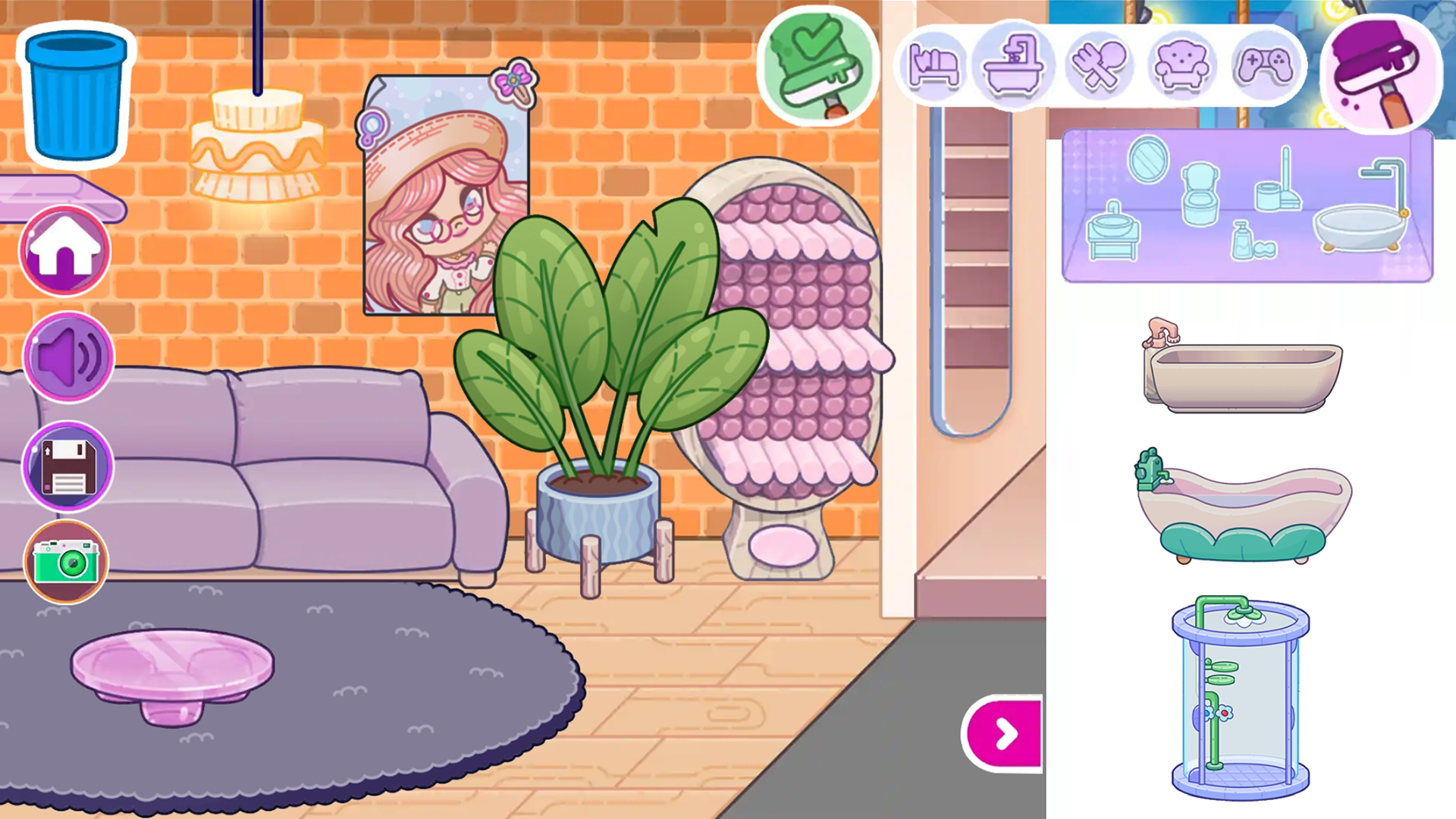Image resolution: width=1456 pixels, height=819 pixels.
Task: Open the bathroom fixtures category tab
Action: point(1015,64)
